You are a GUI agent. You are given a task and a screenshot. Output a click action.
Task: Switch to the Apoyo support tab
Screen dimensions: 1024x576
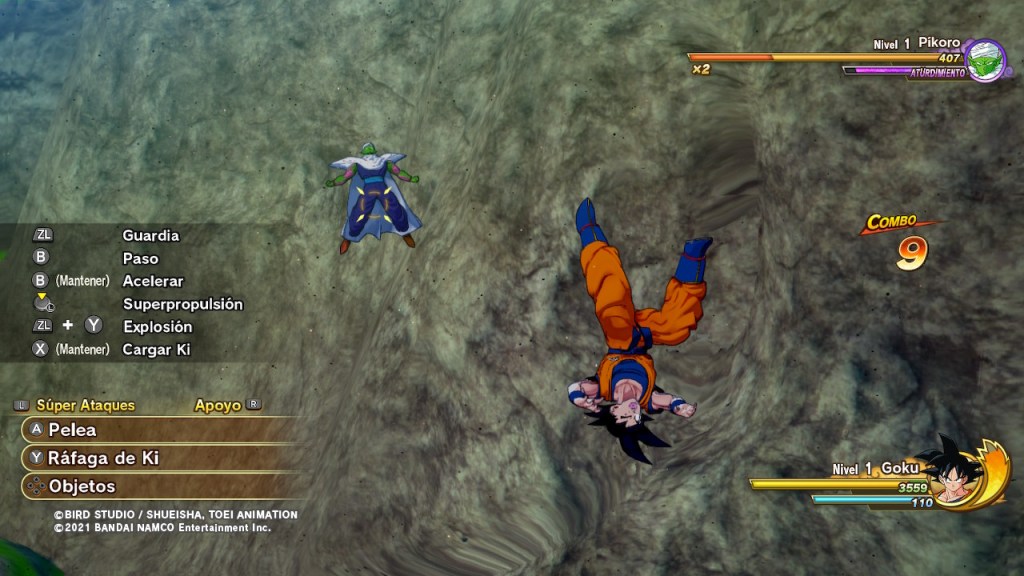218,406
